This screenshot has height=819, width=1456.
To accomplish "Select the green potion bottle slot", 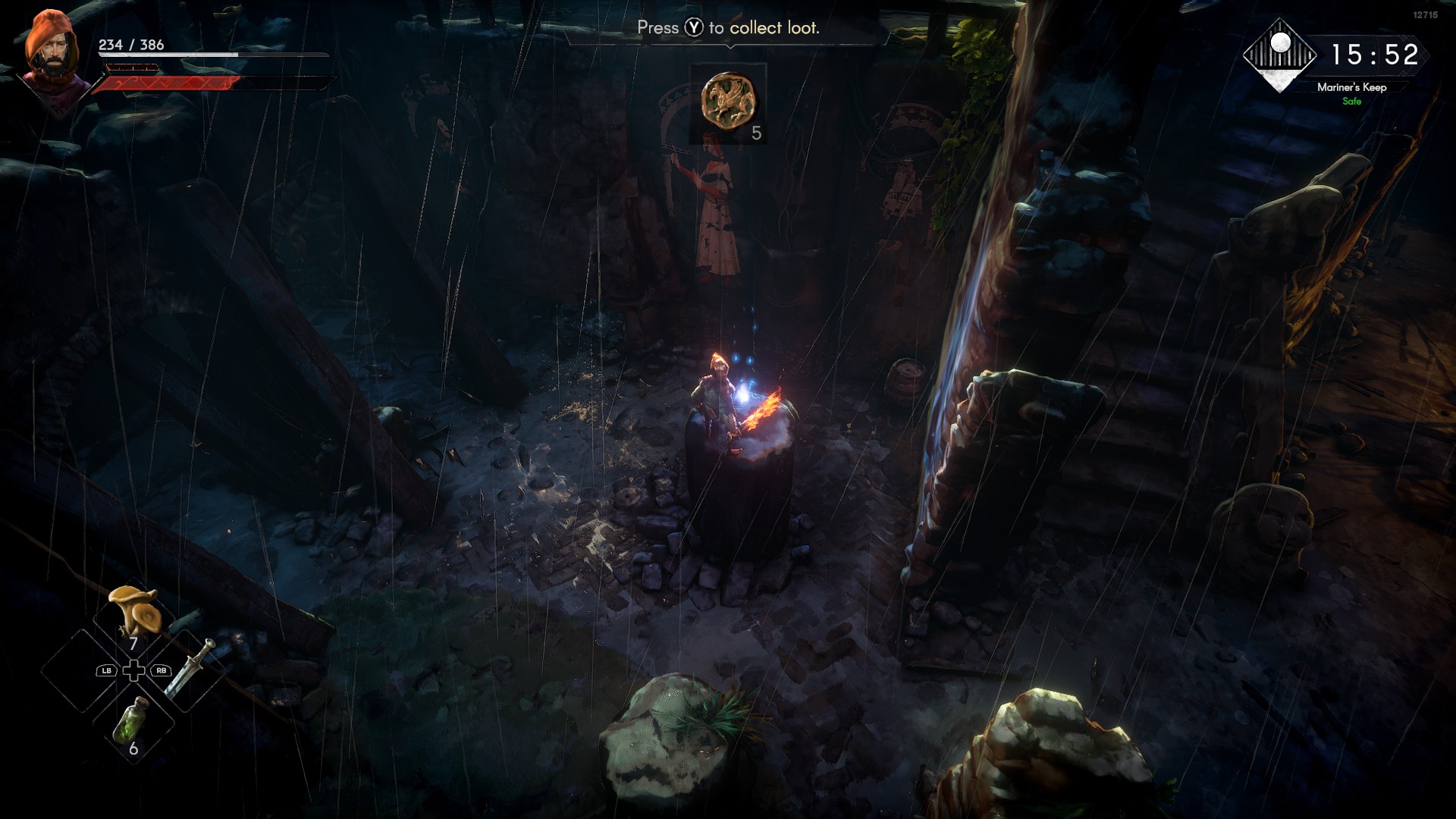I will point(132,720).
